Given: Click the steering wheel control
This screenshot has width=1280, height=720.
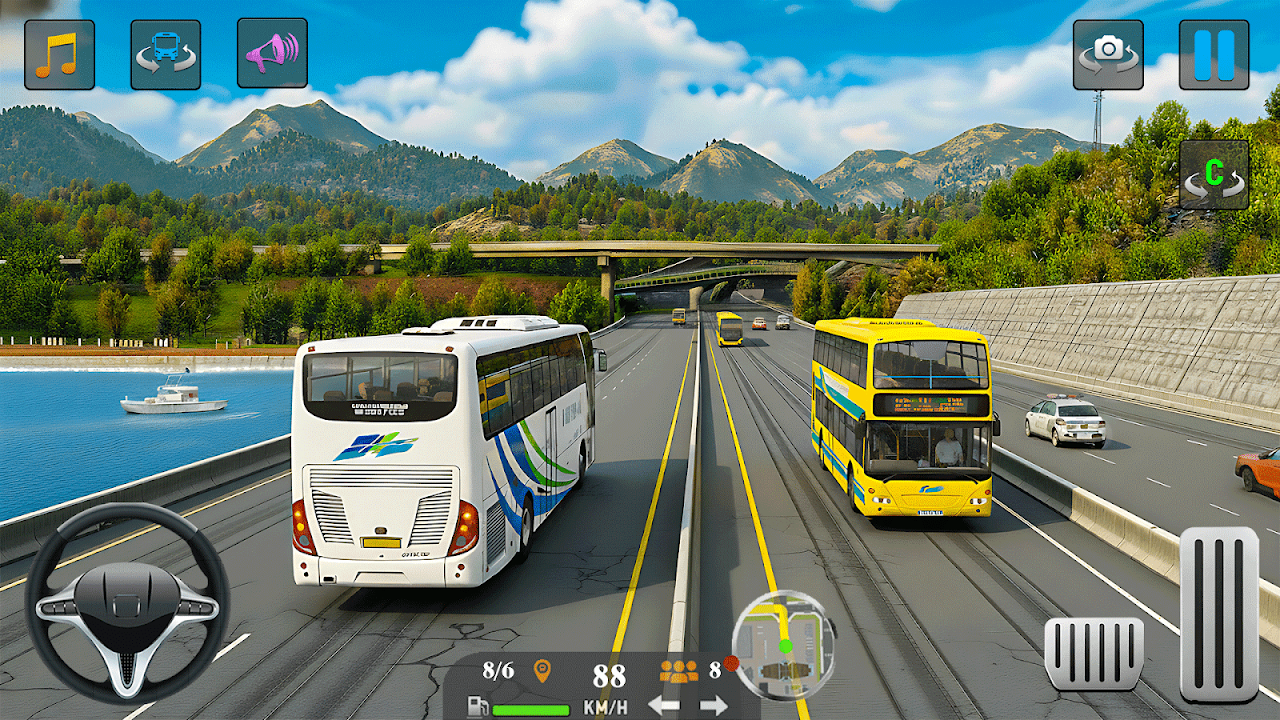Looking at the screenshot, I should pos(127,602).
